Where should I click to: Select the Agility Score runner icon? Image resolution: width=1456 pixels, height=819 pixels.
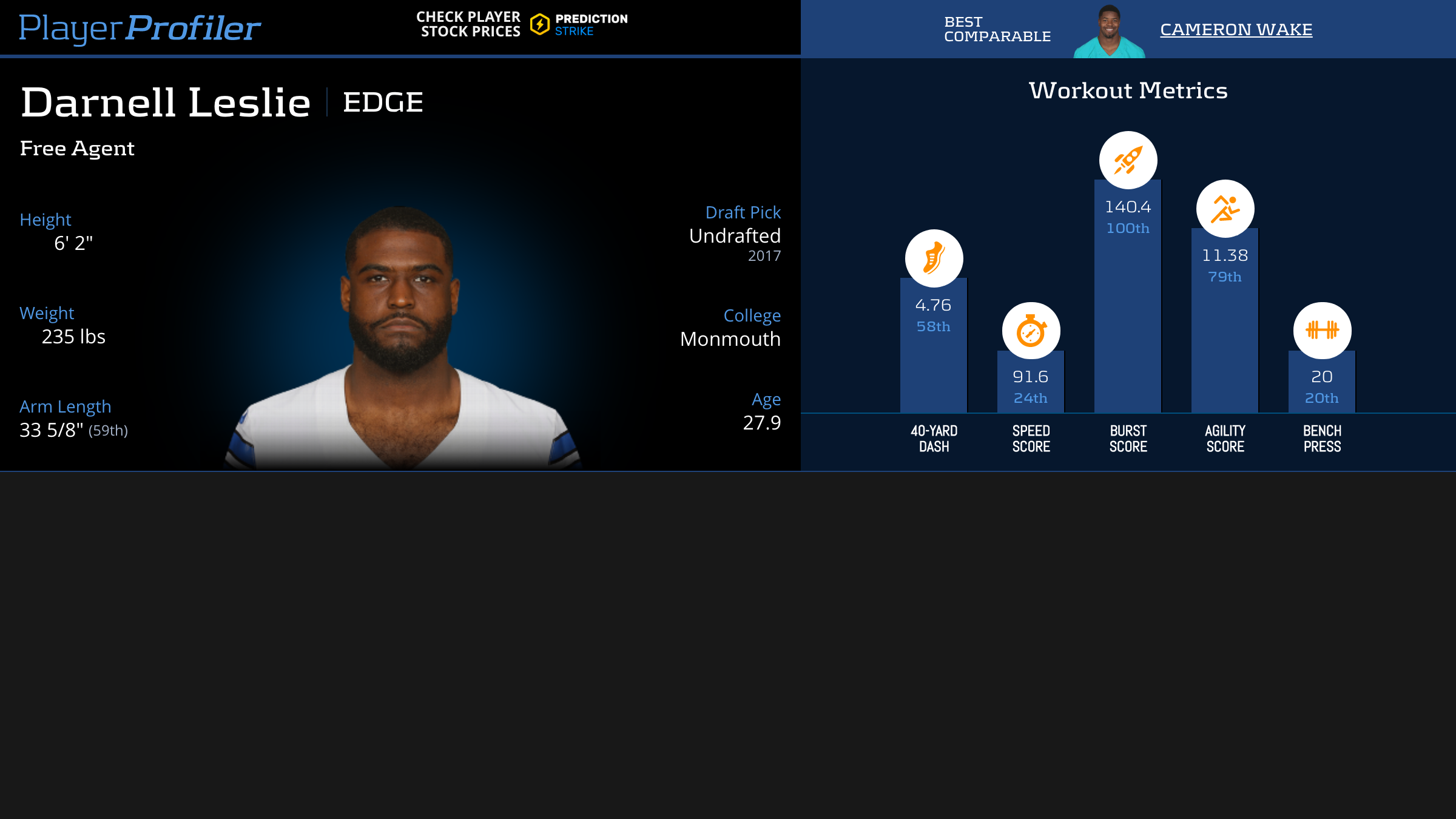click(1225, 209)
